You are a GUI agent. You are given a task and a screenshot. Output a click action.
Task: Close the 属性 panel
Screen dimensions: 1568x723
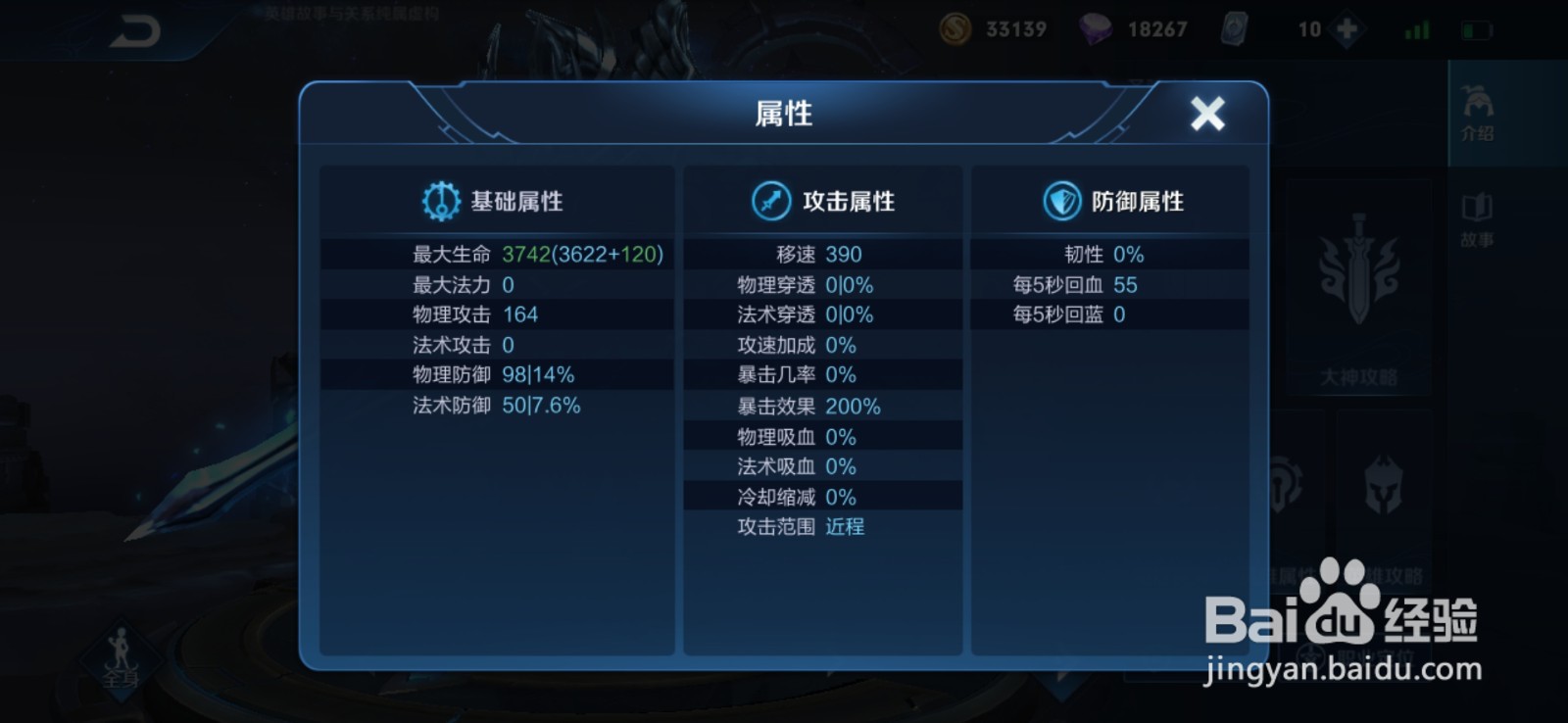click(x=1208, y=114)
